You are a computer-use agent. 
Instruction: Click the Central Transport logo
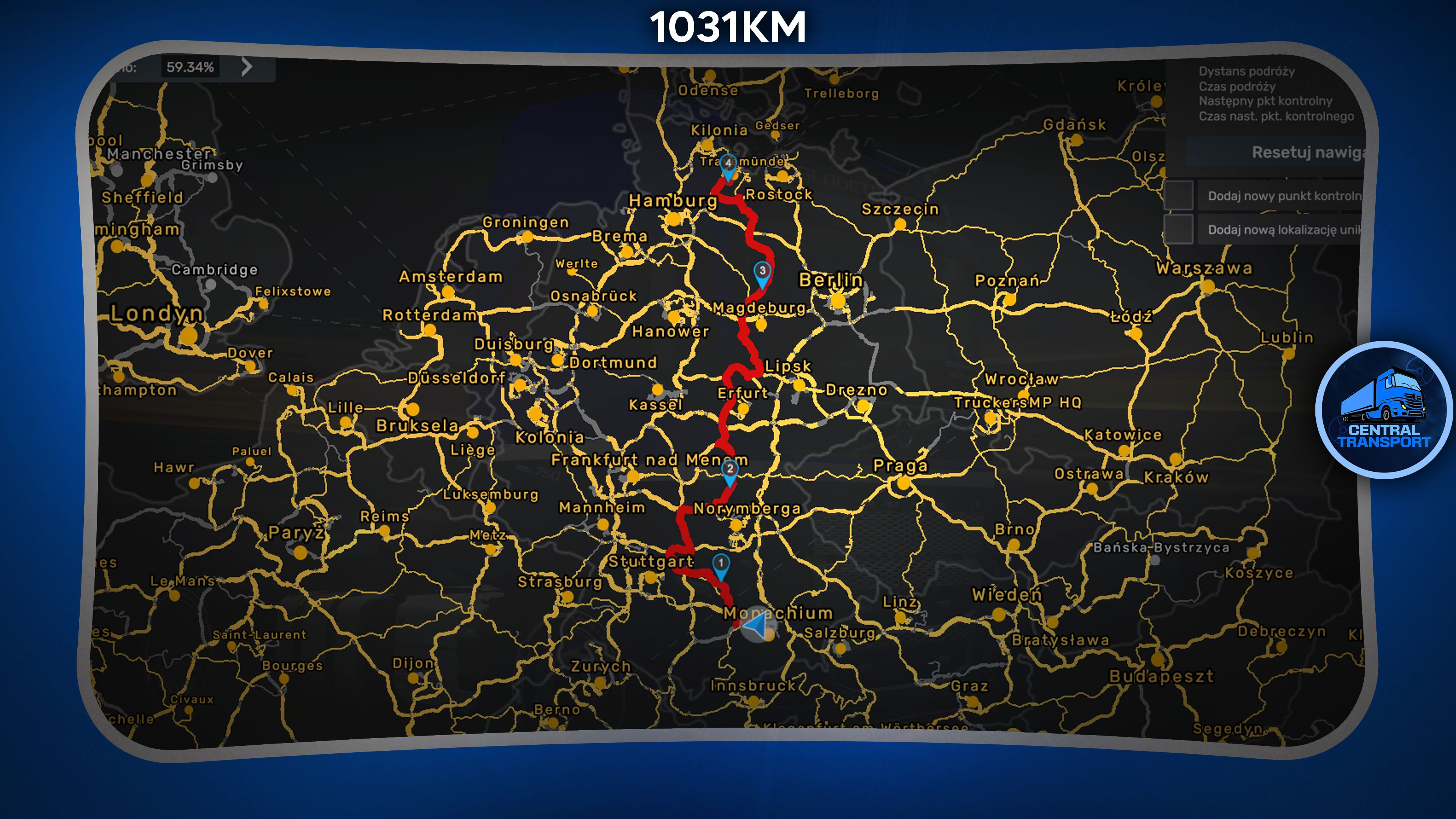click(x=1384, y=410)
